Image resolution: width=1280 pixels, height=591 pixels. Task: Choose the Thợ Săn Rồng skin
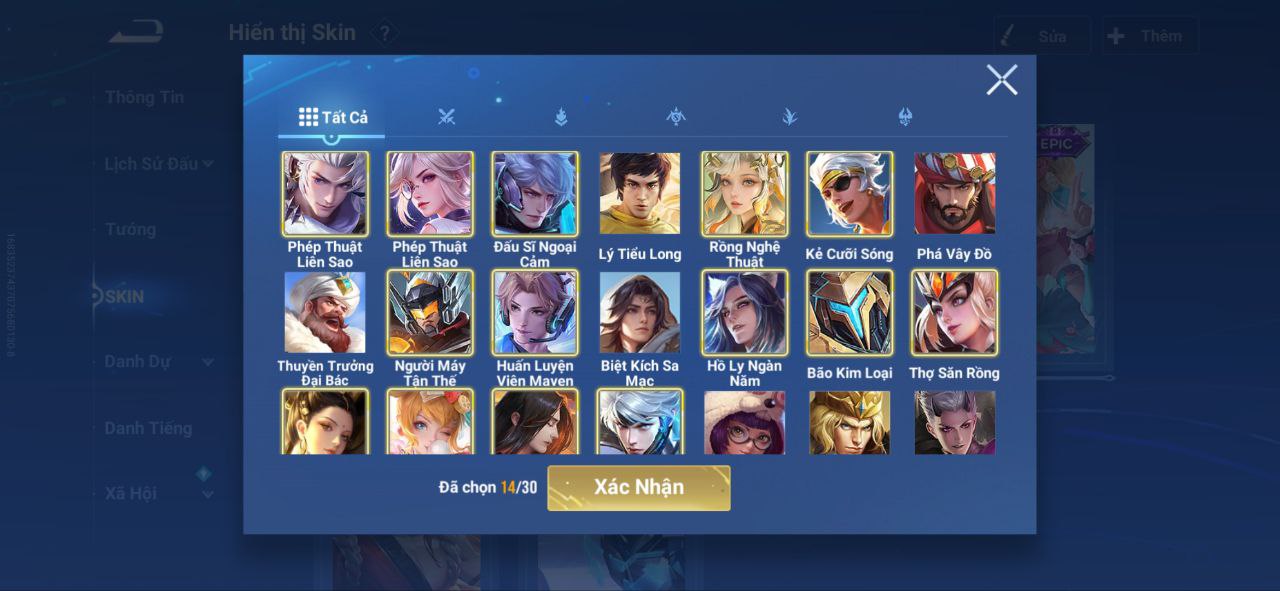(x=955, y=313)
